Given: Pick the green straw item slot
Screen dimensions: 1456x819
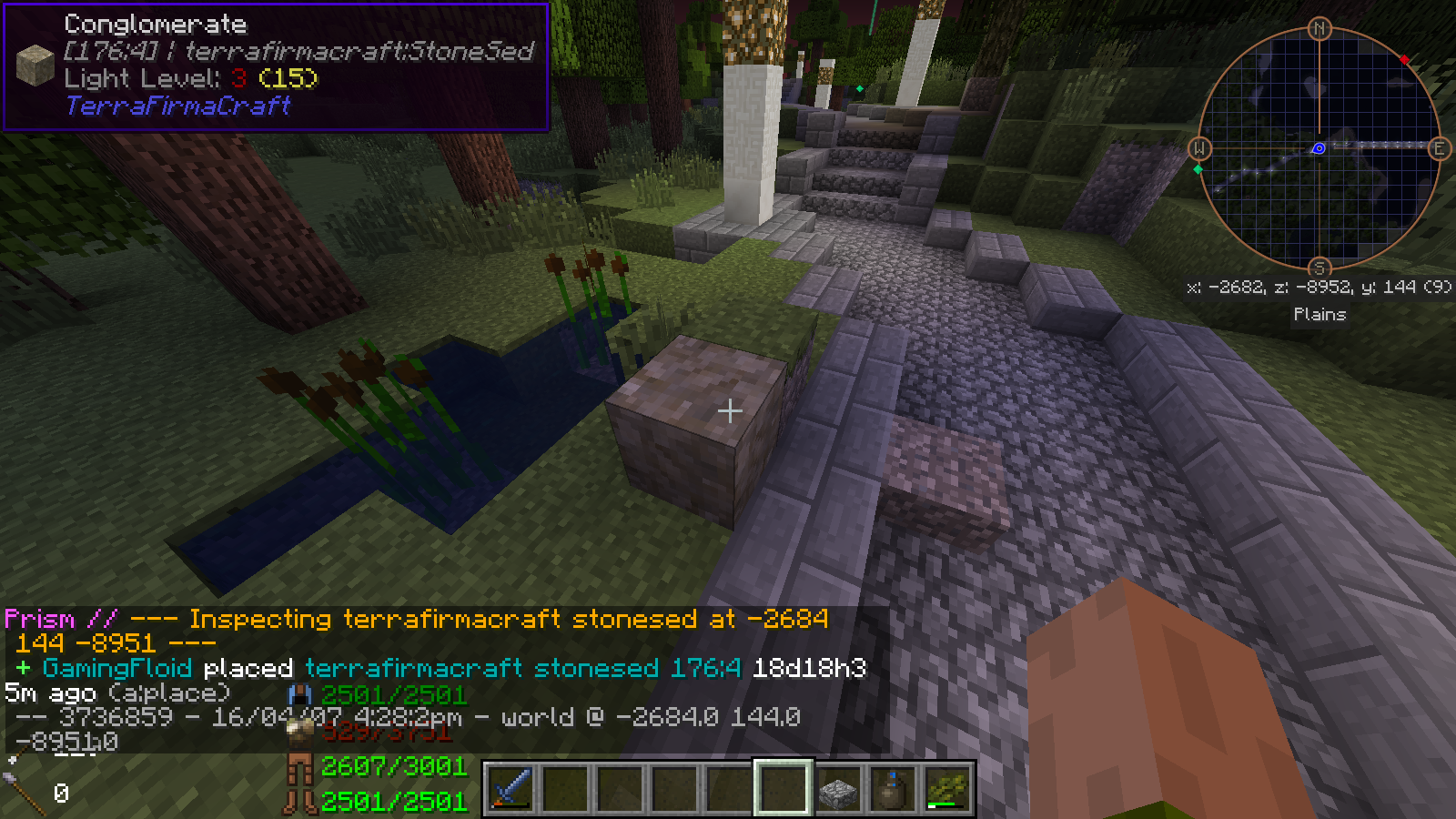Looking at the screenshot, I should pos(946,789).
